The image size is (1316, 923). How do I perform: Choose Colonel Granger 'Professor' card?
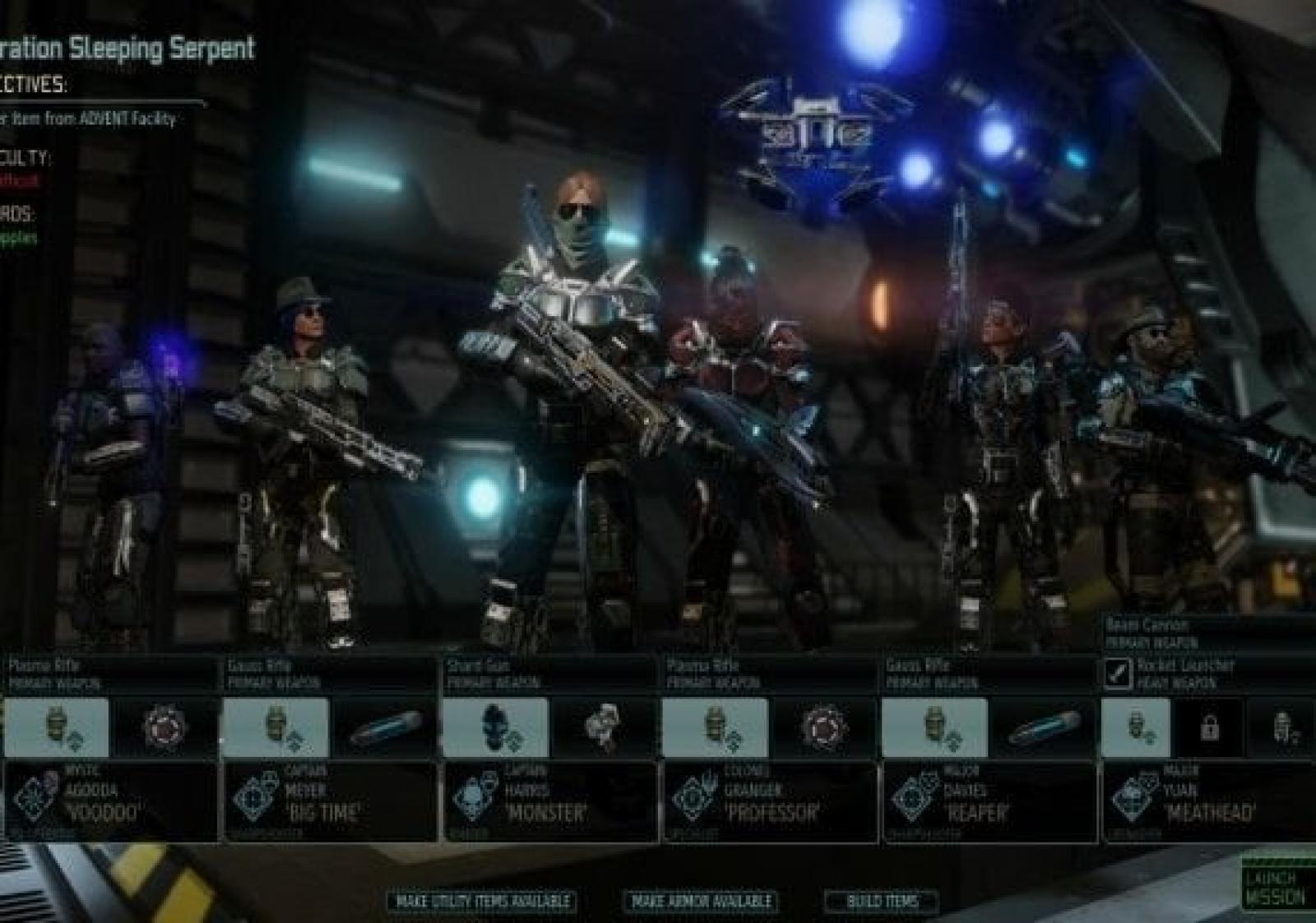770,801
